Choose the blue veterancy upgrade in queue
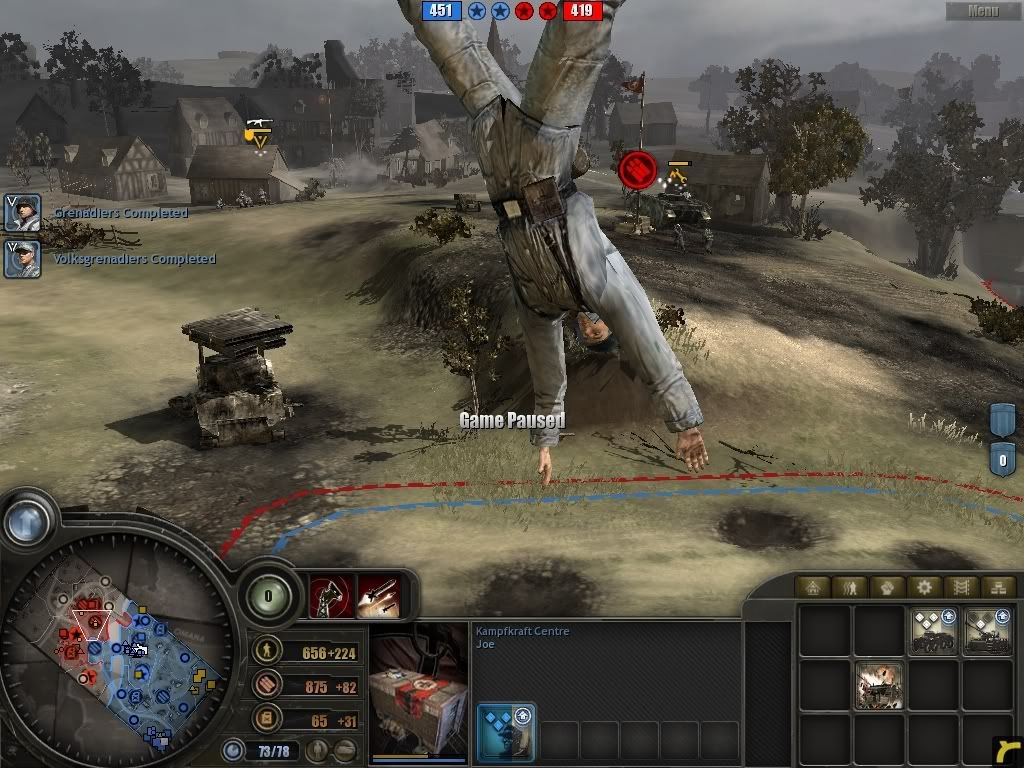This screenshot has height=768, width=1024. click(505, 733)
